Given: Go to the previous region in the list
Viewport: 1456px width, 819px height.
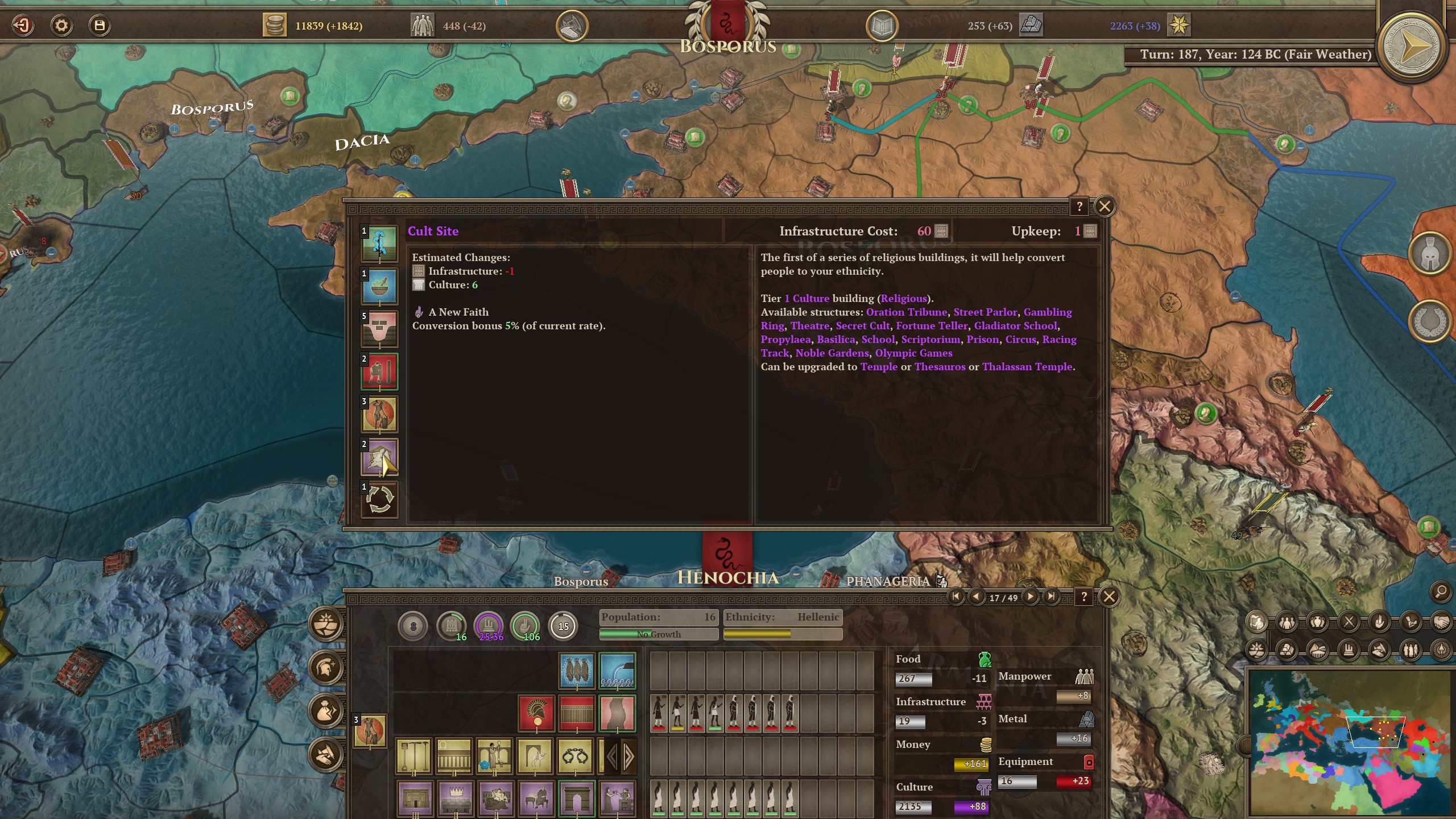Looking at the screenshot, I should (x=977, y=597).
